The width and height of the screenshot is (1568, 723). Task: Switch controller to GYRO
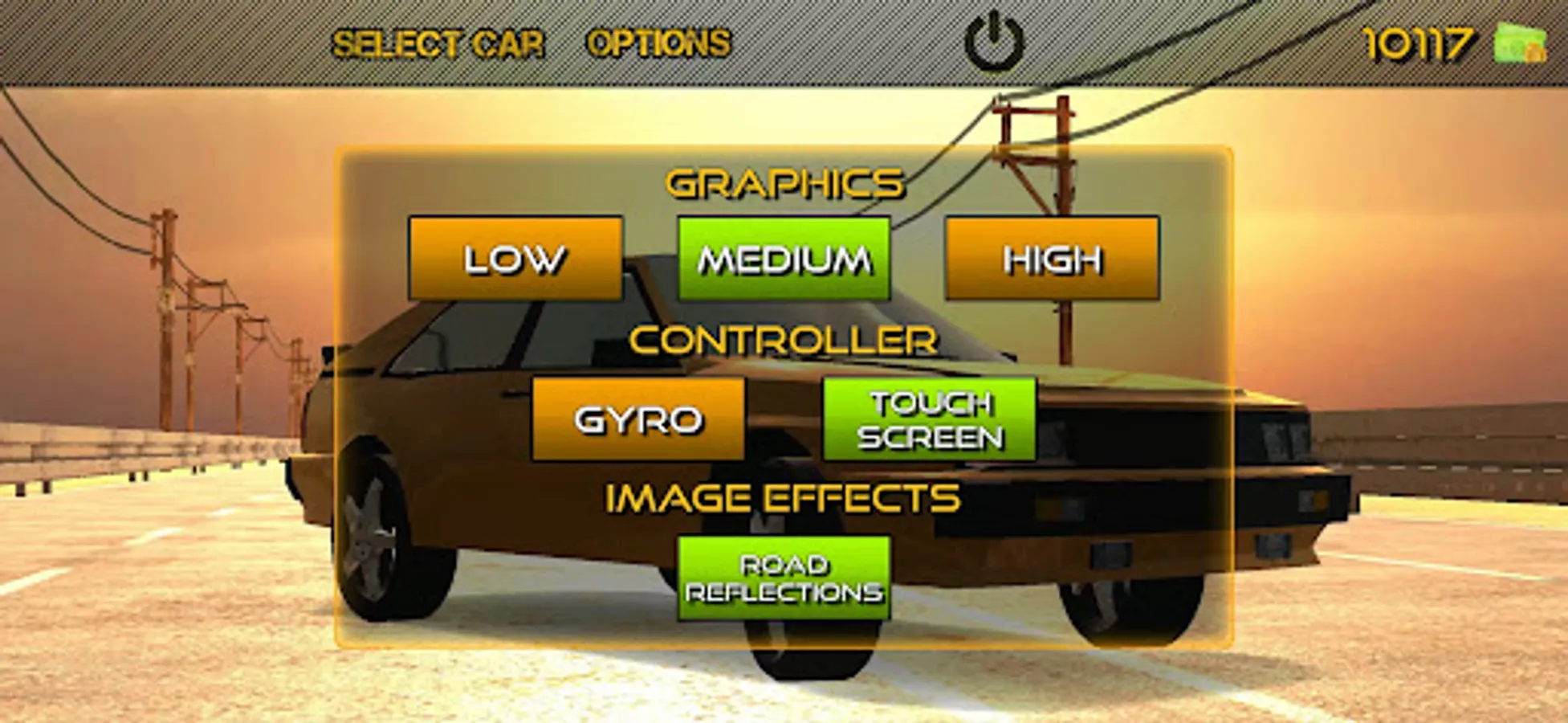click(x=640, y=420)
